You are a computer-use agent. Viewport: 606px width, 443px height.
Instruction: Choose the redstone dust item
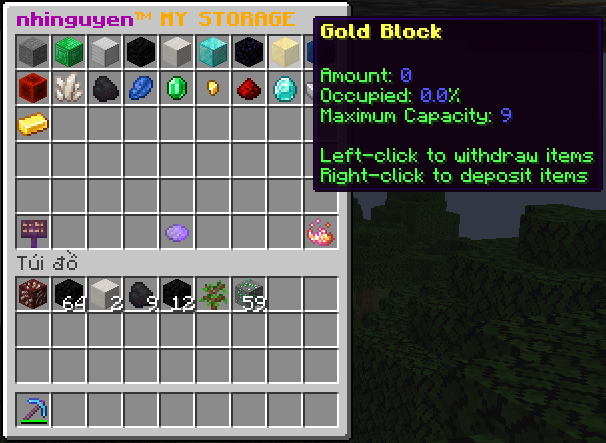[249, 88]
